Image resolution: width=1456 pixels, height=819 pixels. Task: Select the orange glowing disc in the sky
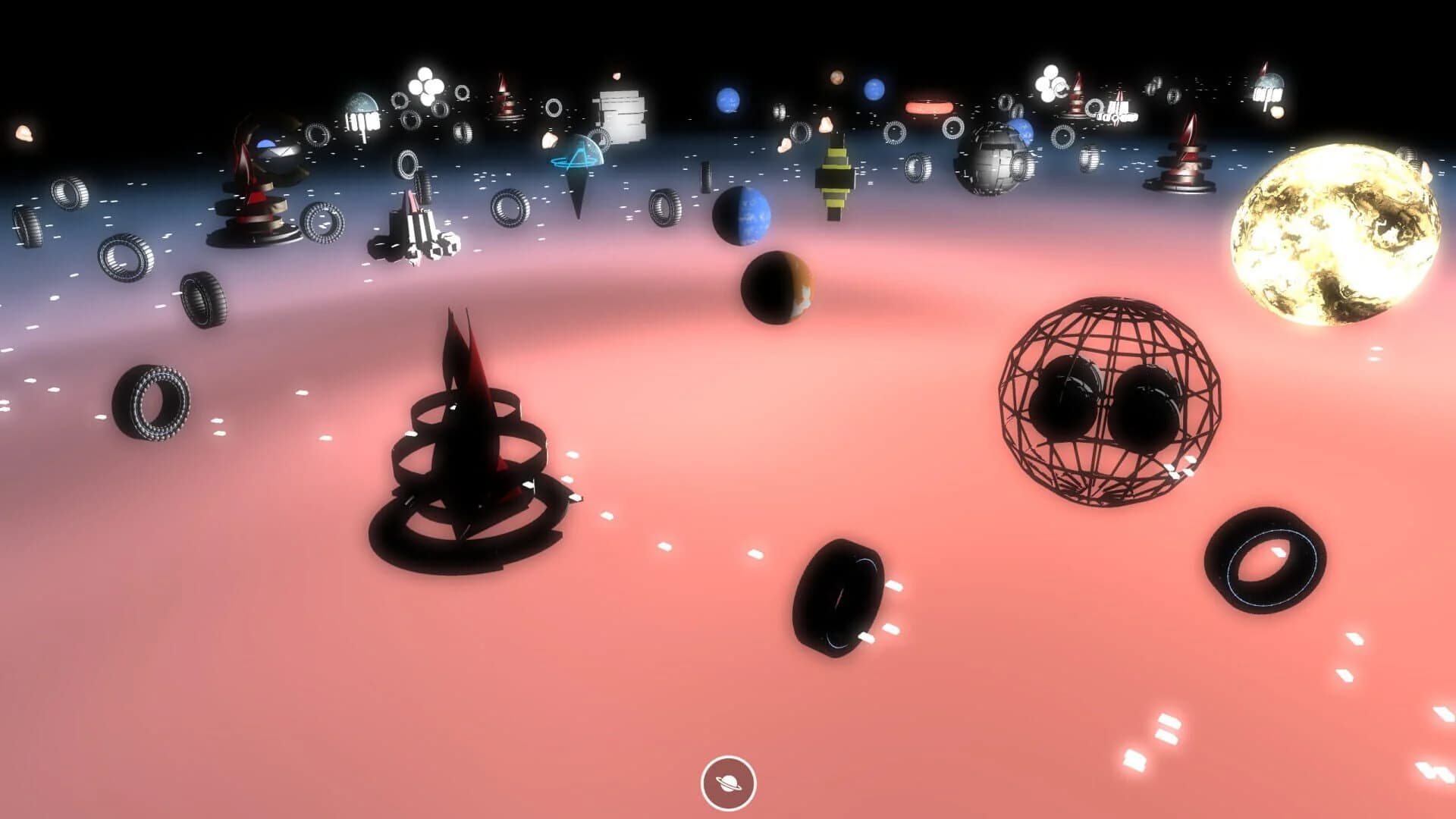(x=929, y=108)
